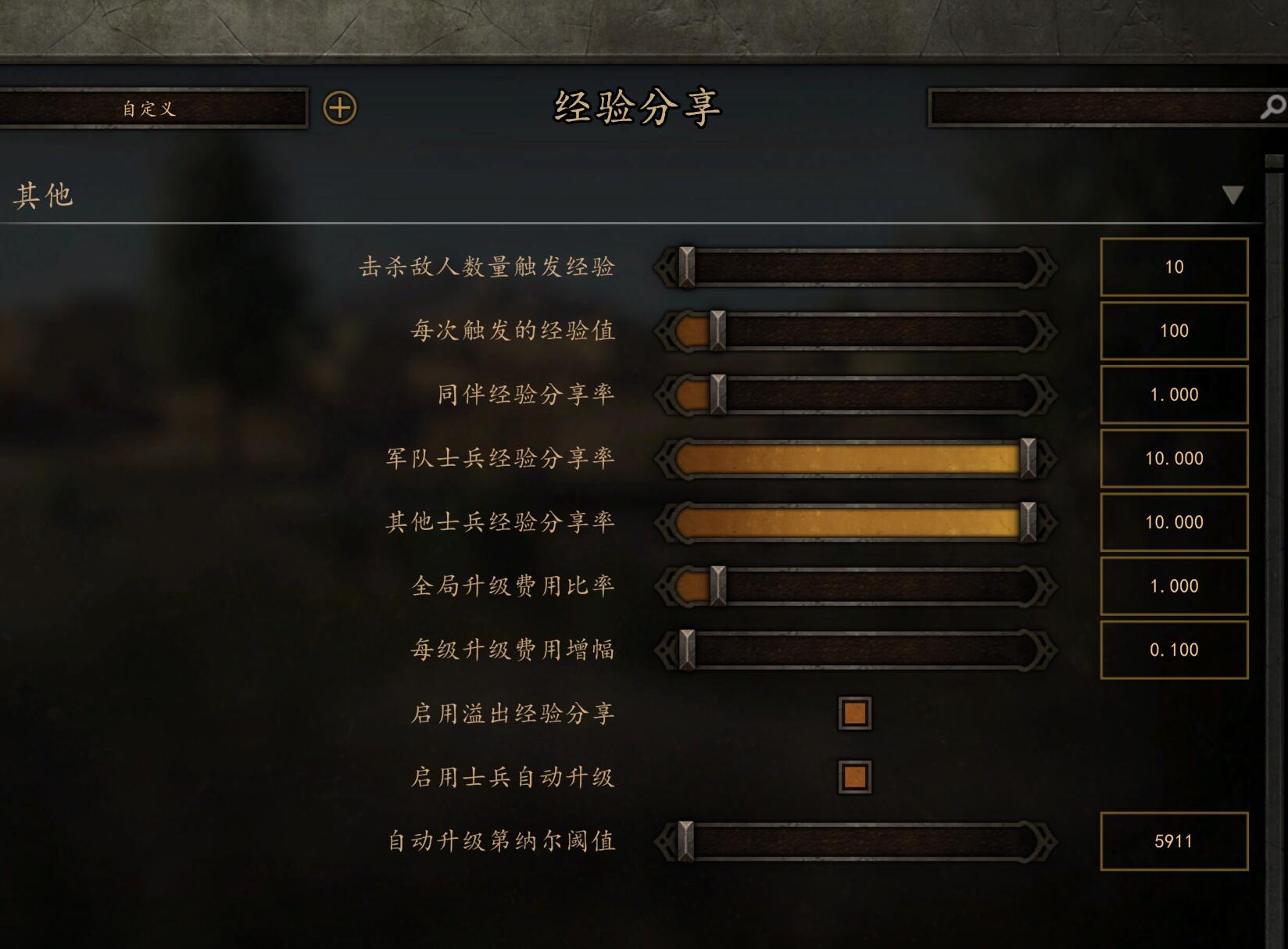The image size is (1288, 949).
Task: Click the 100 value field of 每次触发的经验值
Action: pyautogui.click(x=1173, y=331)
